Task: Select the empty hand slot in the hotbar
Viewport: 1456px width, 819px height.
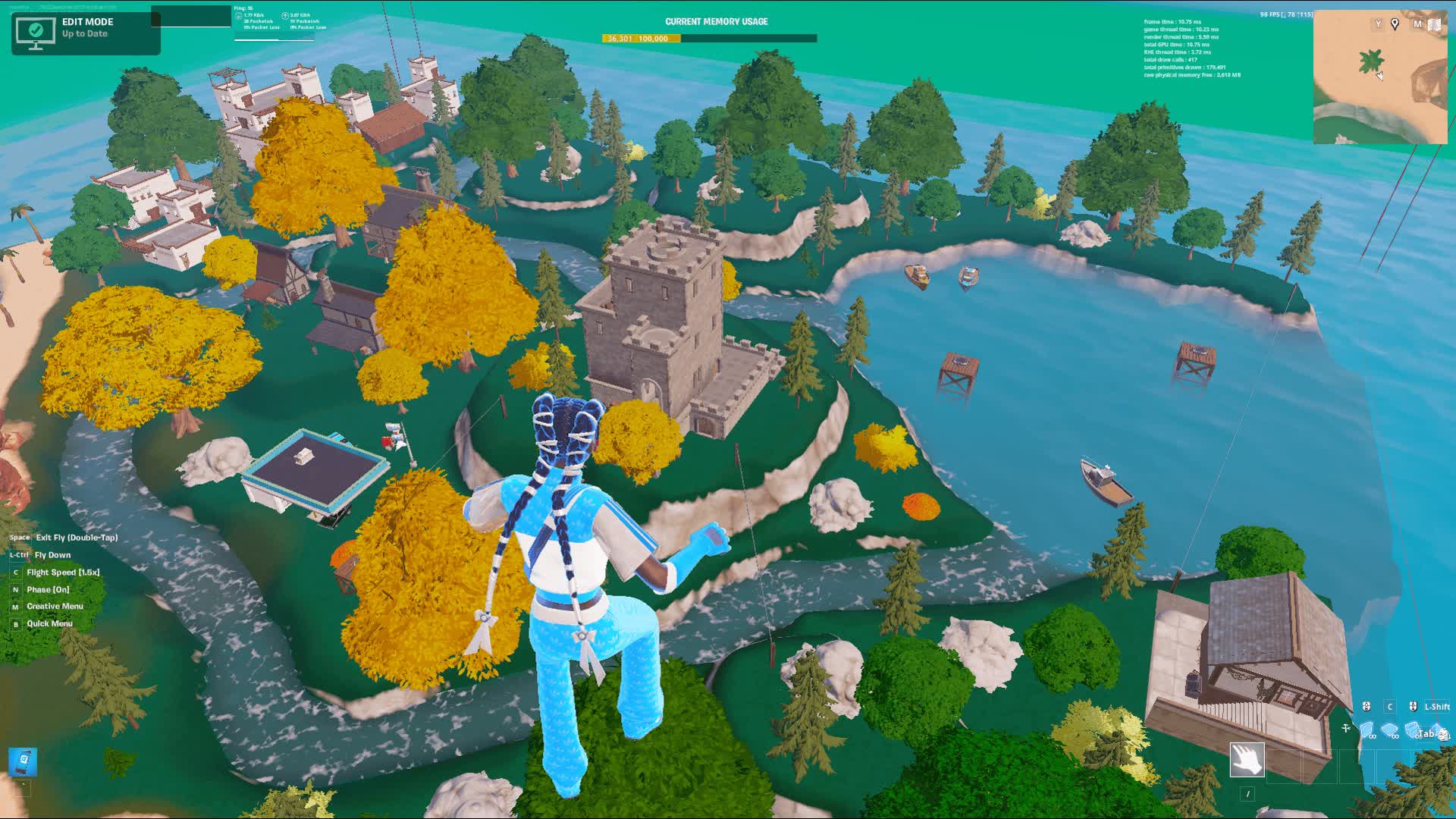Action: click(x=1247, y=760)
